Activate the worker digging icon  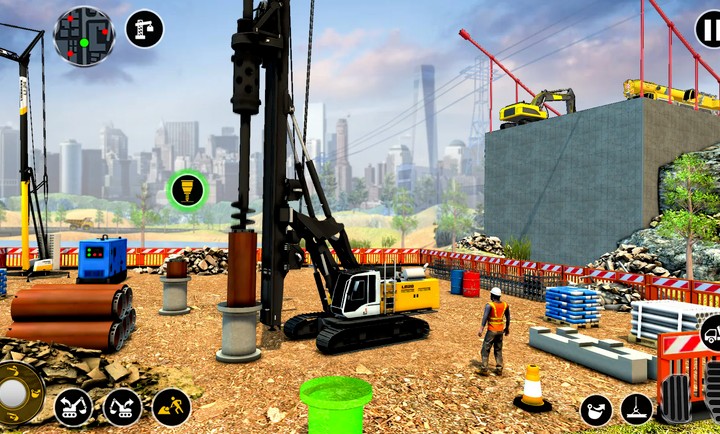(x=171, y=406)
